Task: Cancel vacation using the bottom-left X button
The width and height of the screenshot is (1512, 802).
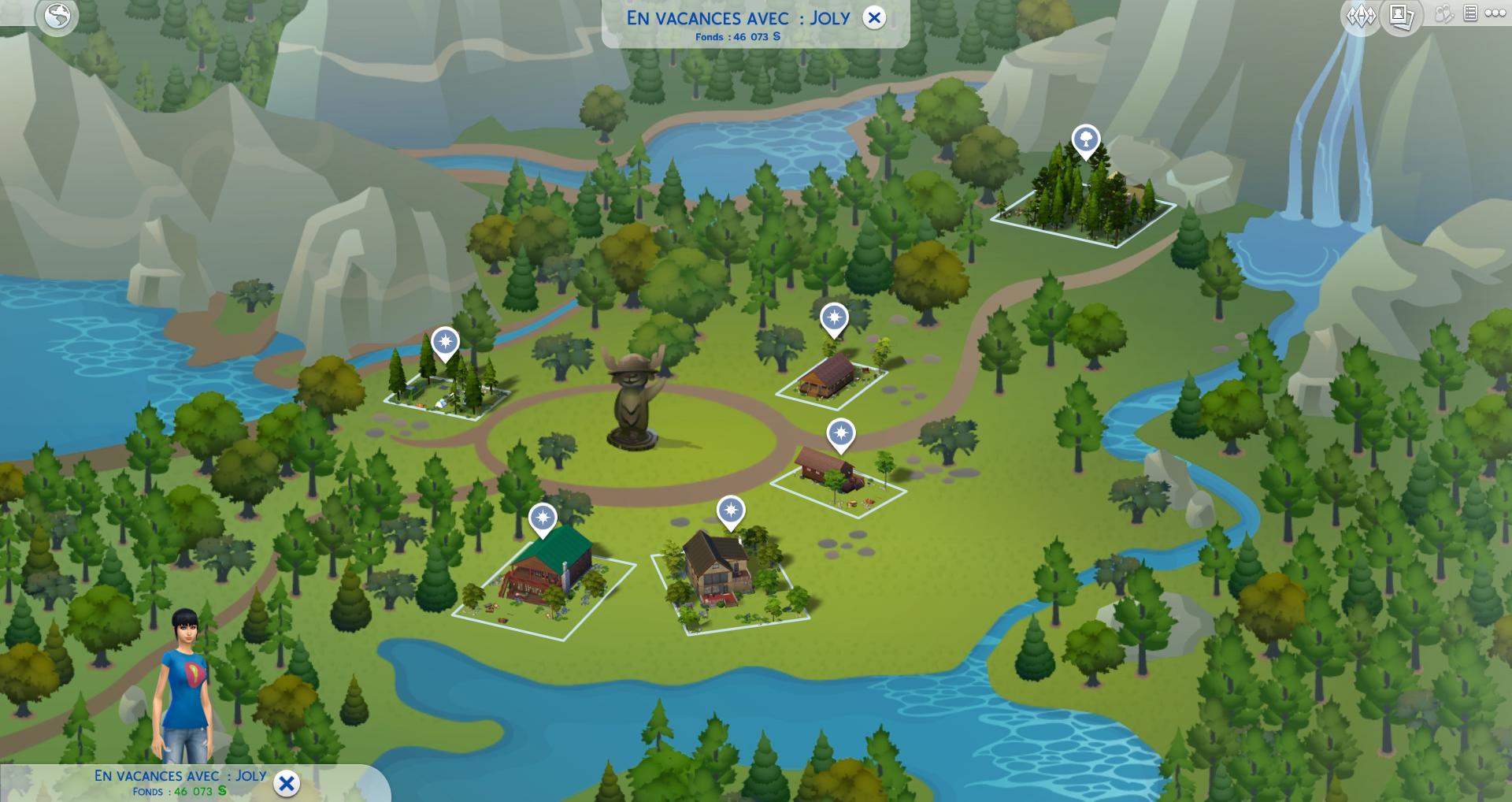Action: pyautogui.click(x=287, y=783)
